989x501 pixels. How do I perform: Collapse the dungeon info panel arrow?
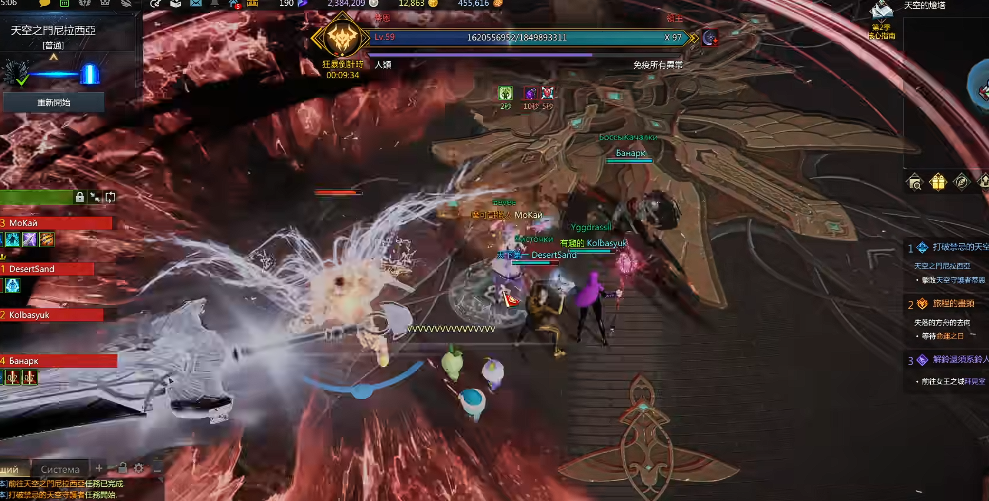(x=54, y=58)
